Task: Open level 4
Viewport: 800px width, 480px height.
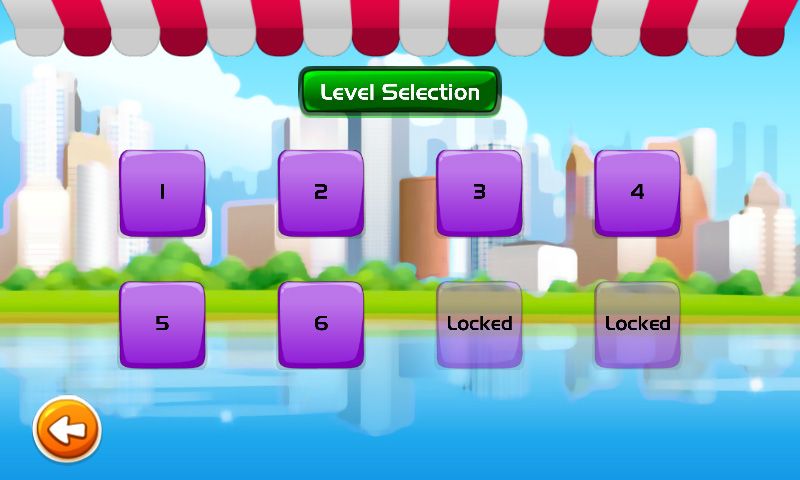Action: pyautogui.click(x=637, y=193)
